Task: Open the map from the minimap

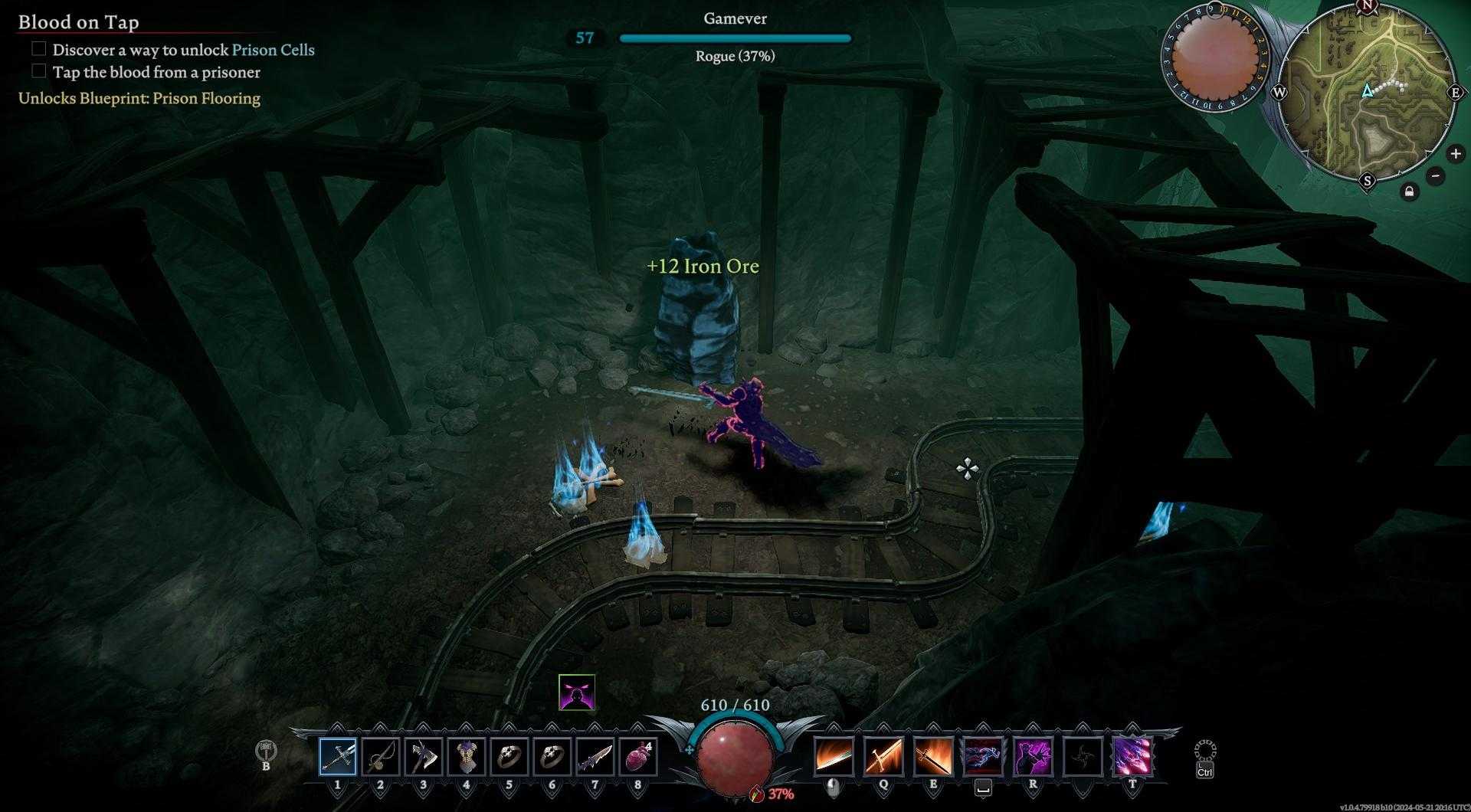Action: pyautogui.click(x=1367, y=92)
